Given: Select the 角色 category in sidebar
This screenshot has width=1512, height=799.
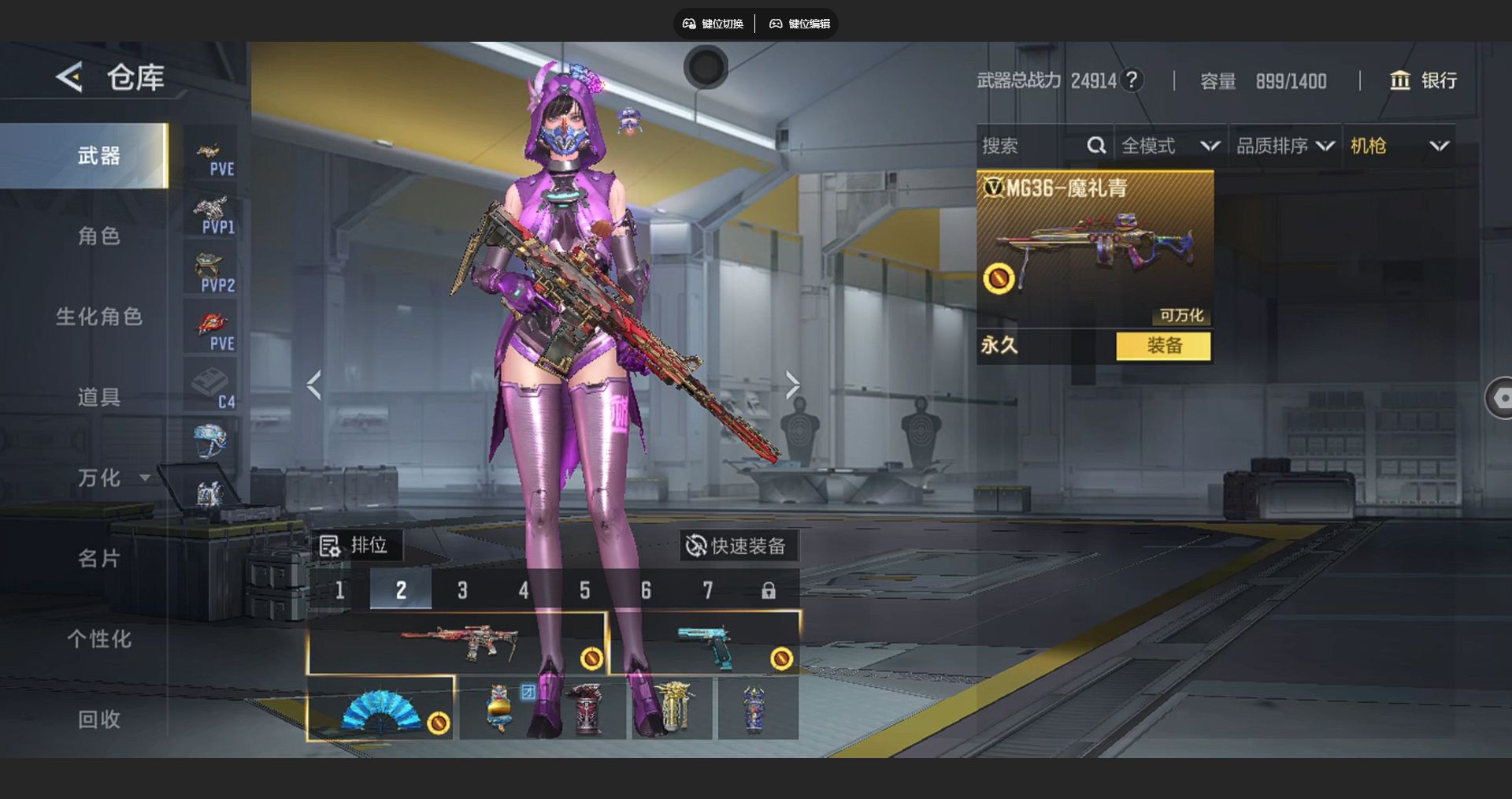Looking at the screenshot, I should click(x=98, y=236).
